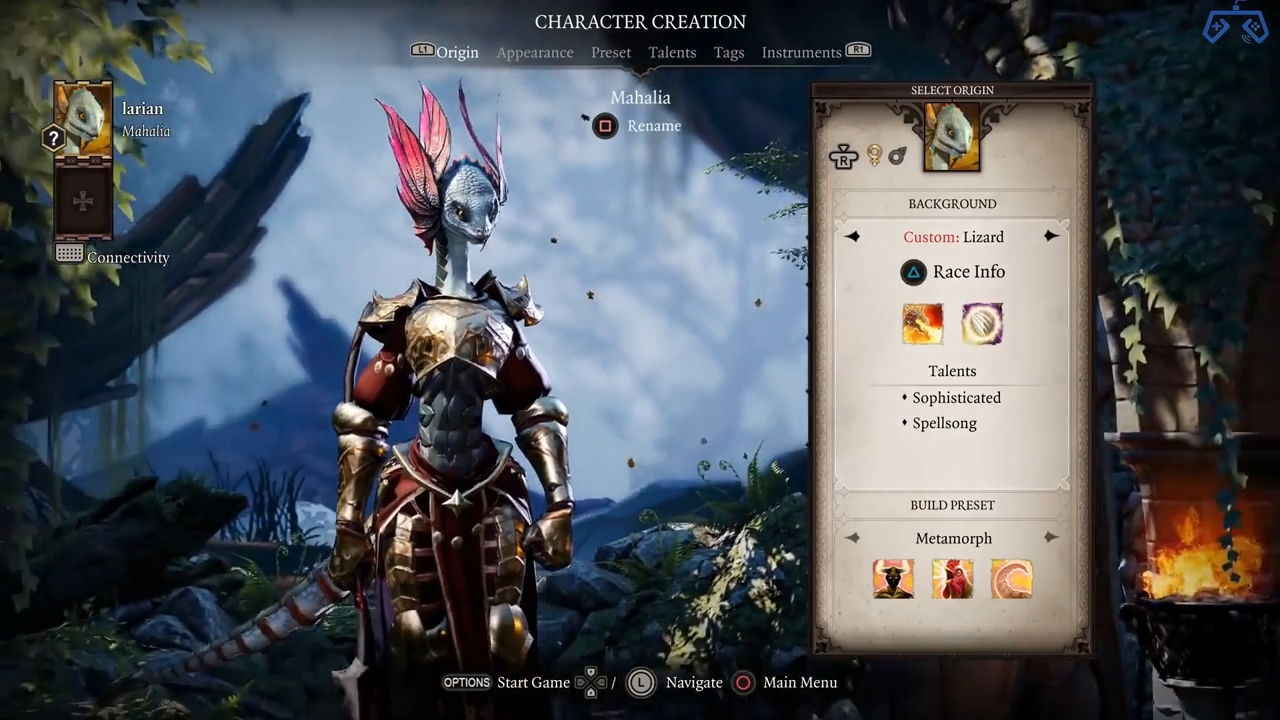
Task: Open the Preset tab
Action: point(611,52)
